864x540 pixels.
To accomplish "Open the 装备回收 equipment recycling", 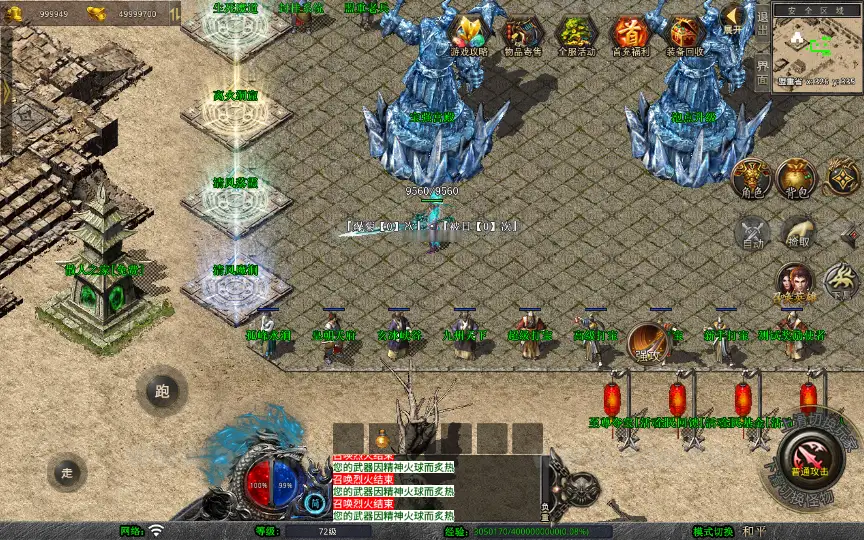I will pyautogui.click(x=684, y=36).
